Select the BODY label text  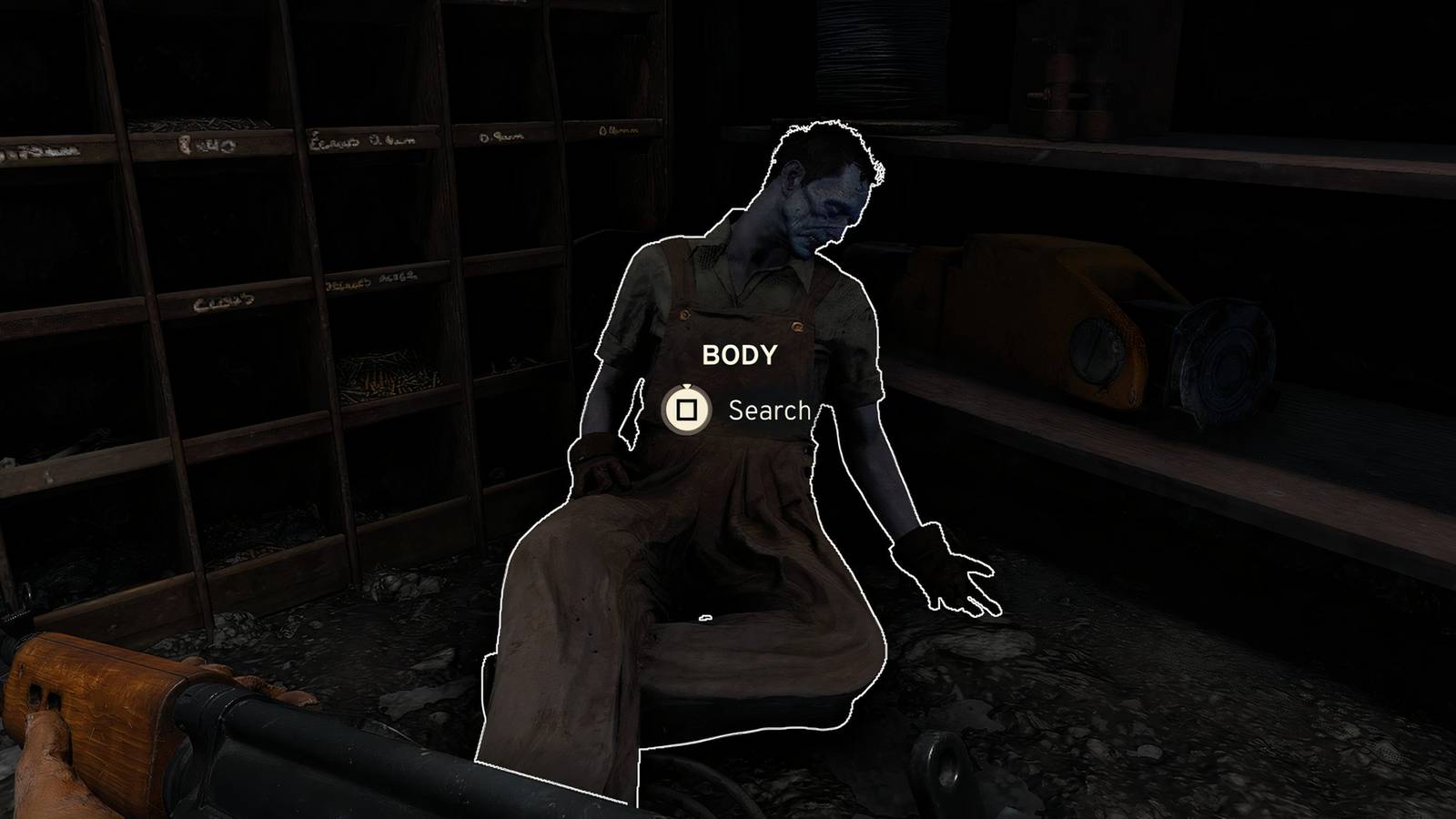(x=739, y=354)
